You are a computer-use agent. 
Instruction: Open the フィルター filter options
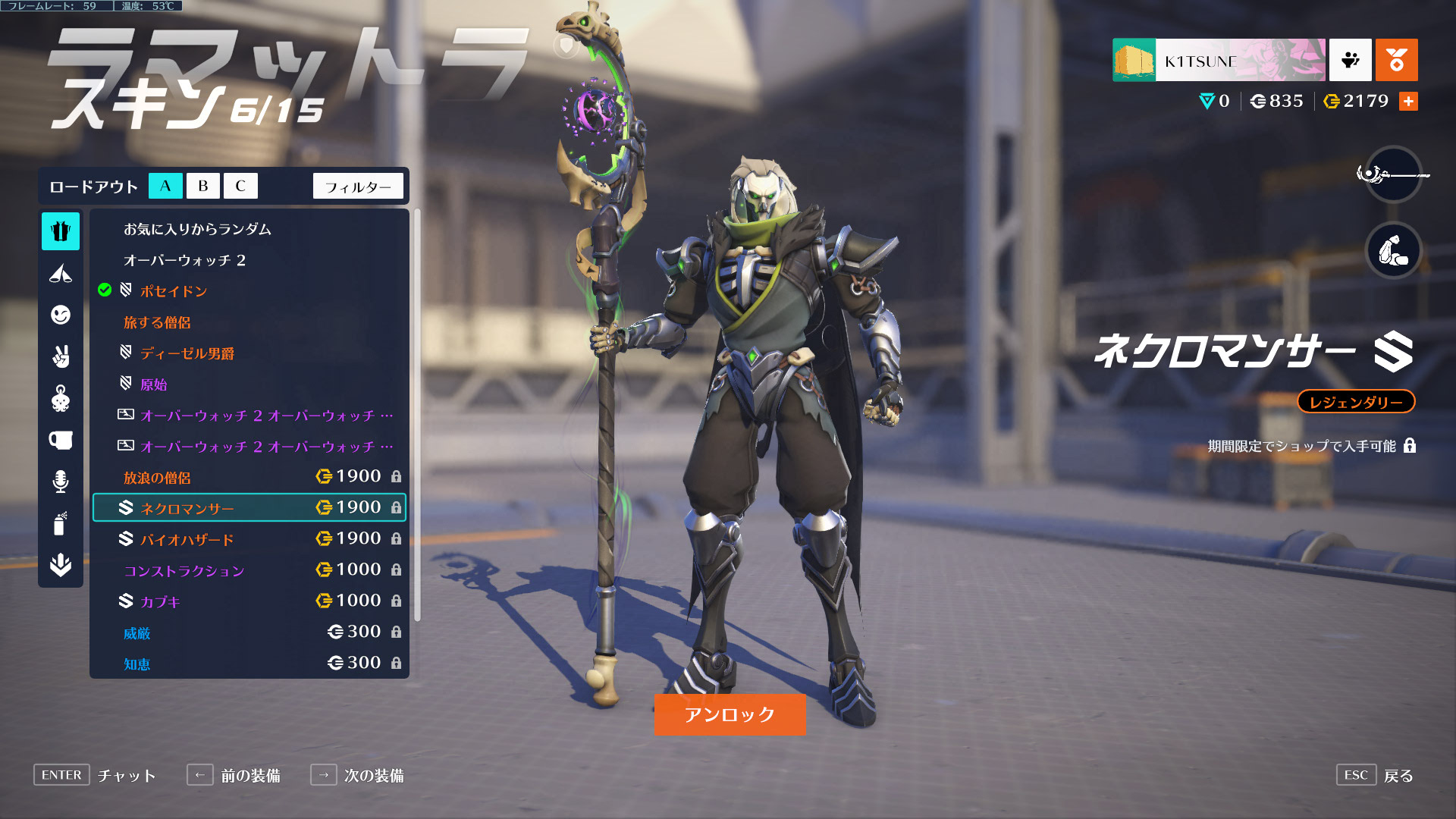click(x=358, y=187)
